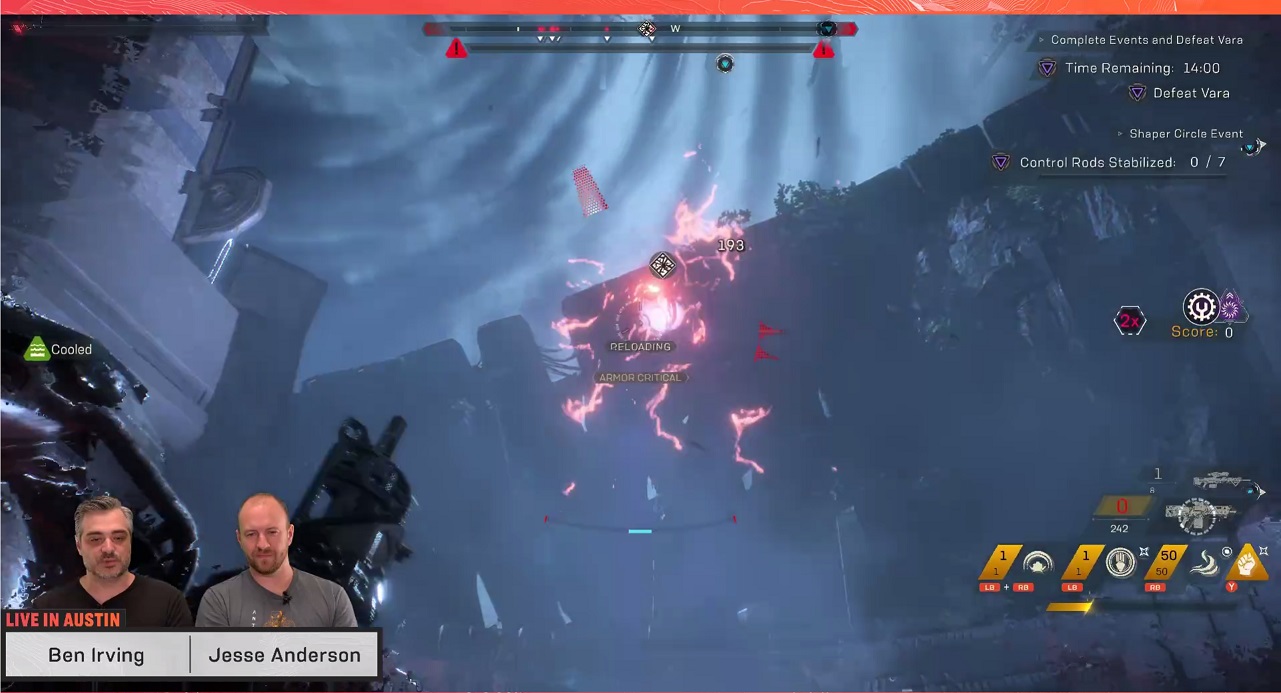
Task: Click the Complete Events and Defeat Vara header
Action: (1146, 40)
